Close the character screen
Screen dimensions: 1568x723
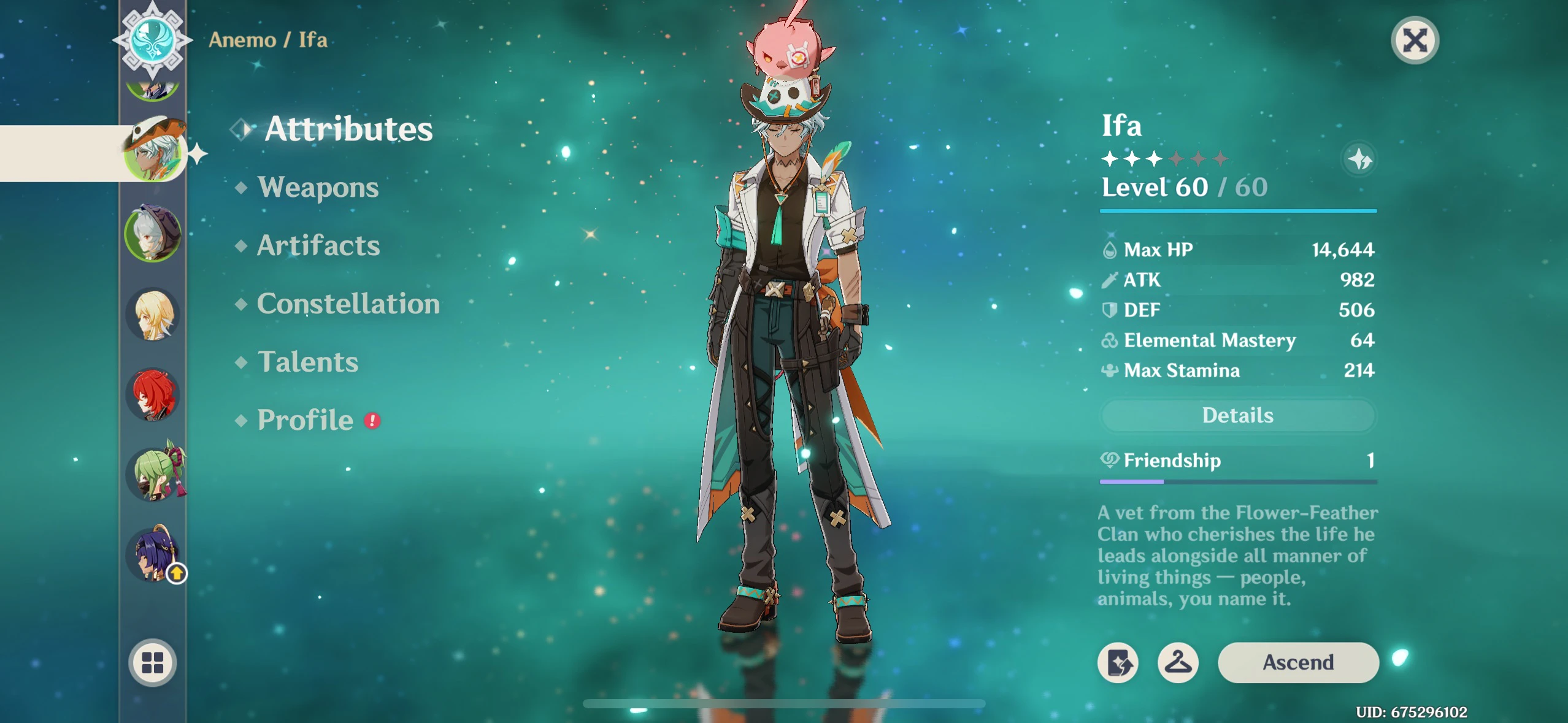(x=1414, y=41)
